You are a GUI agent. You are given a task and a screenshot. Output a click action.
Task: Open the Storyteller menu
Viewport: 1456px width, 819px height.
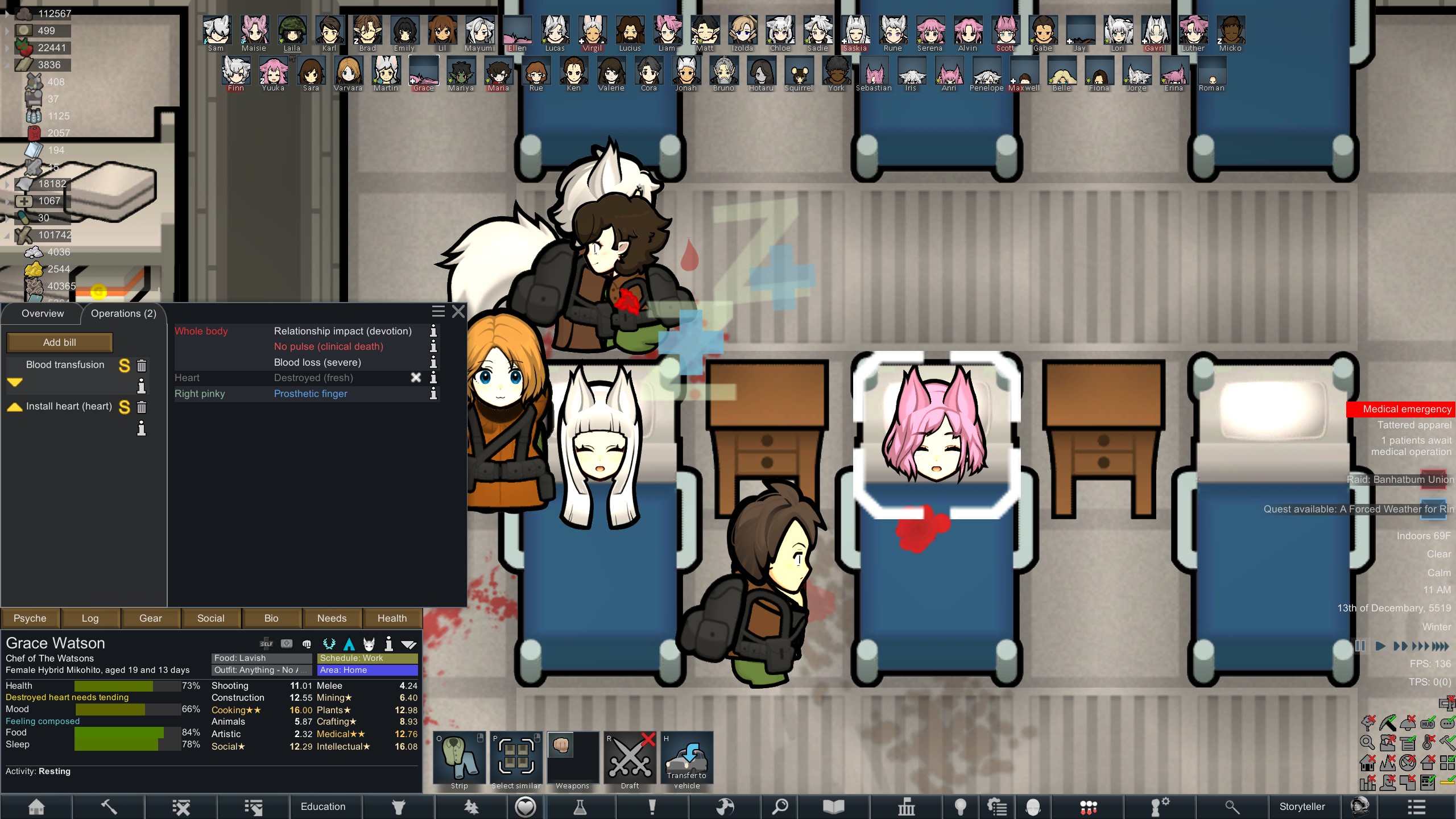tap(1302, 806)
